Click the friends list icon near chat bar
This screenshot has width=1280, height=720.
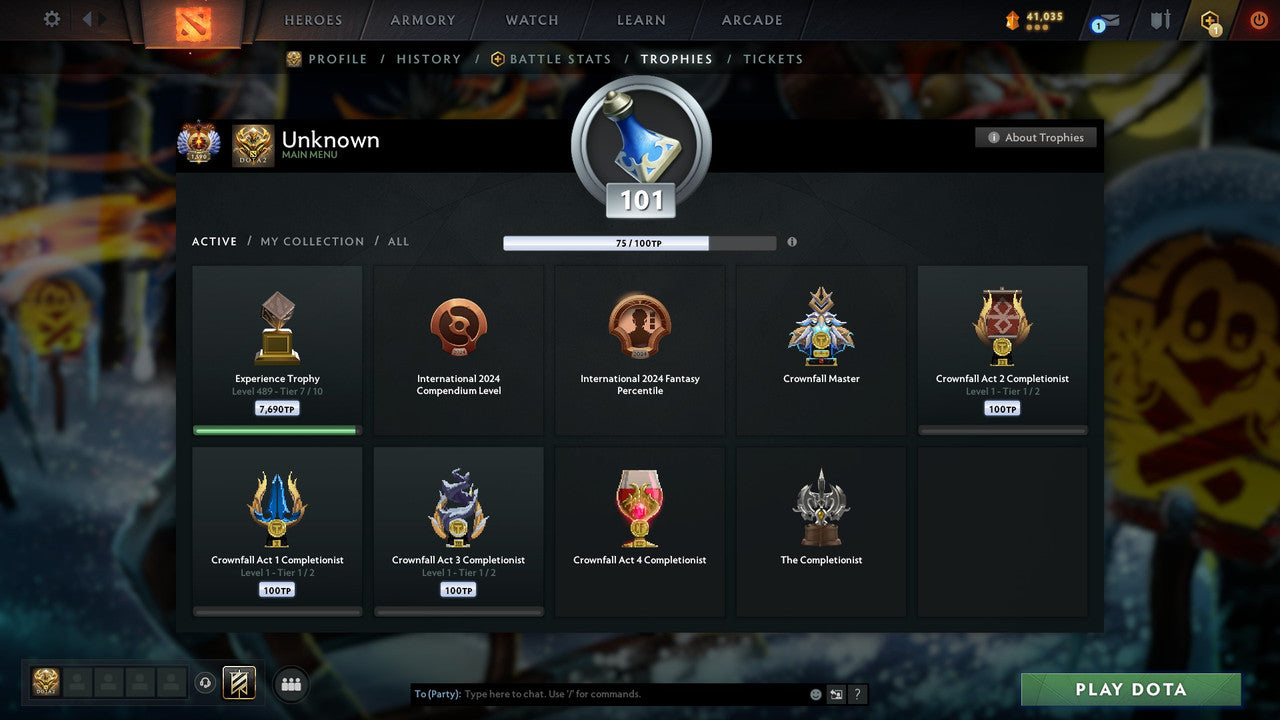(x=290, y=684)
